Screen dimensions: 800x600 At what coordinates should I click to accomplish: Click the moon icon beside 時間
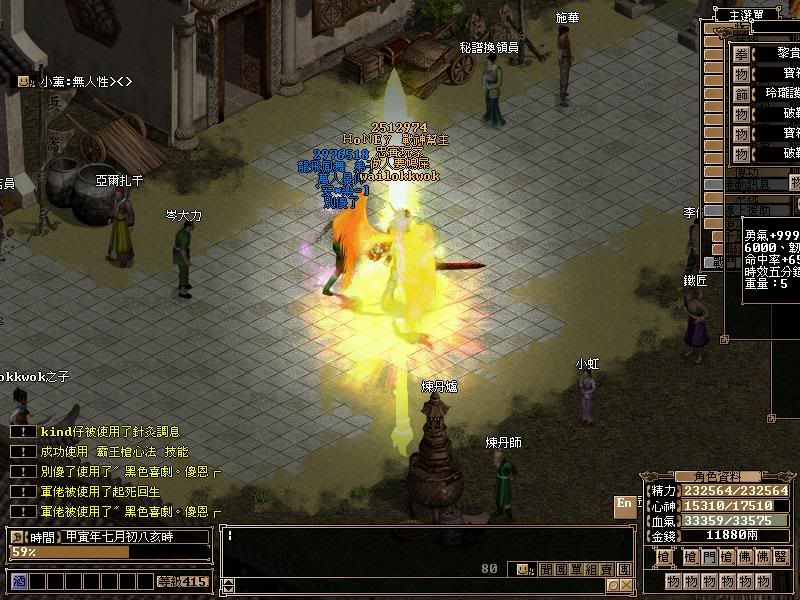click(18, 537)
